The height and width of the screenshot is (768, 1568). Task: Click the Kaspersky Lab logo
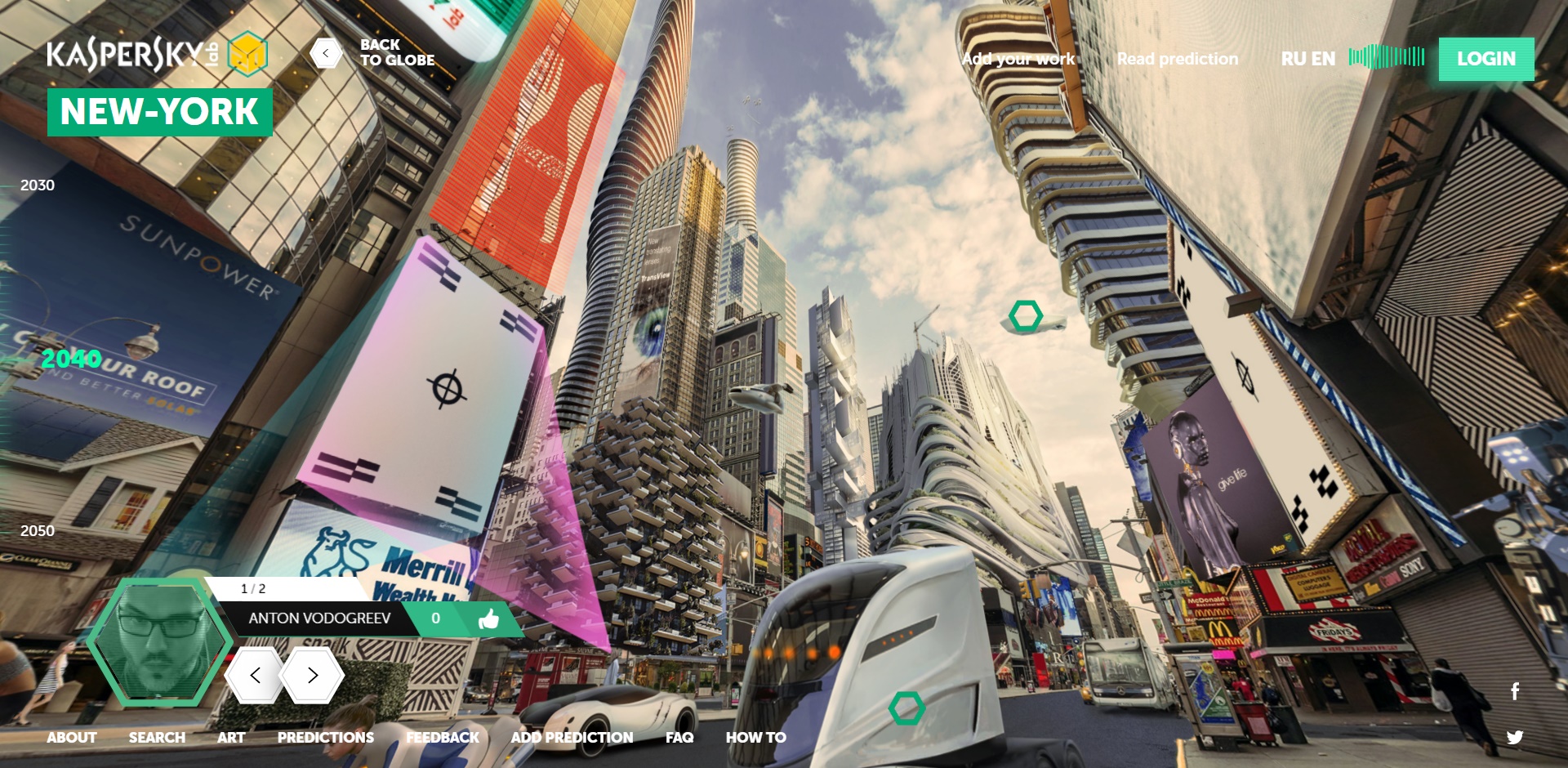[x=132, y=54]
